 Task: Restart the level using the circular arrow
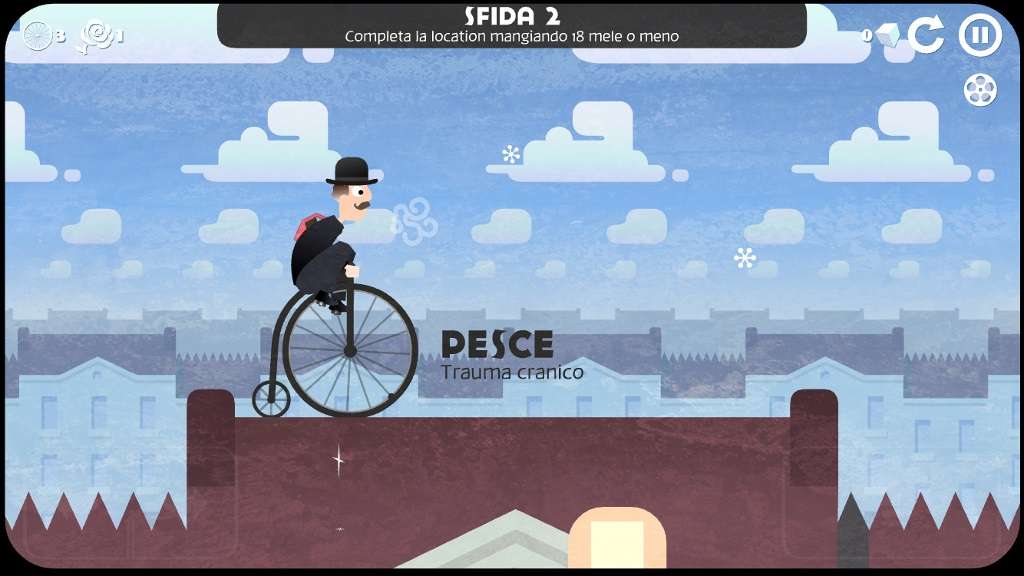point(926,35)
